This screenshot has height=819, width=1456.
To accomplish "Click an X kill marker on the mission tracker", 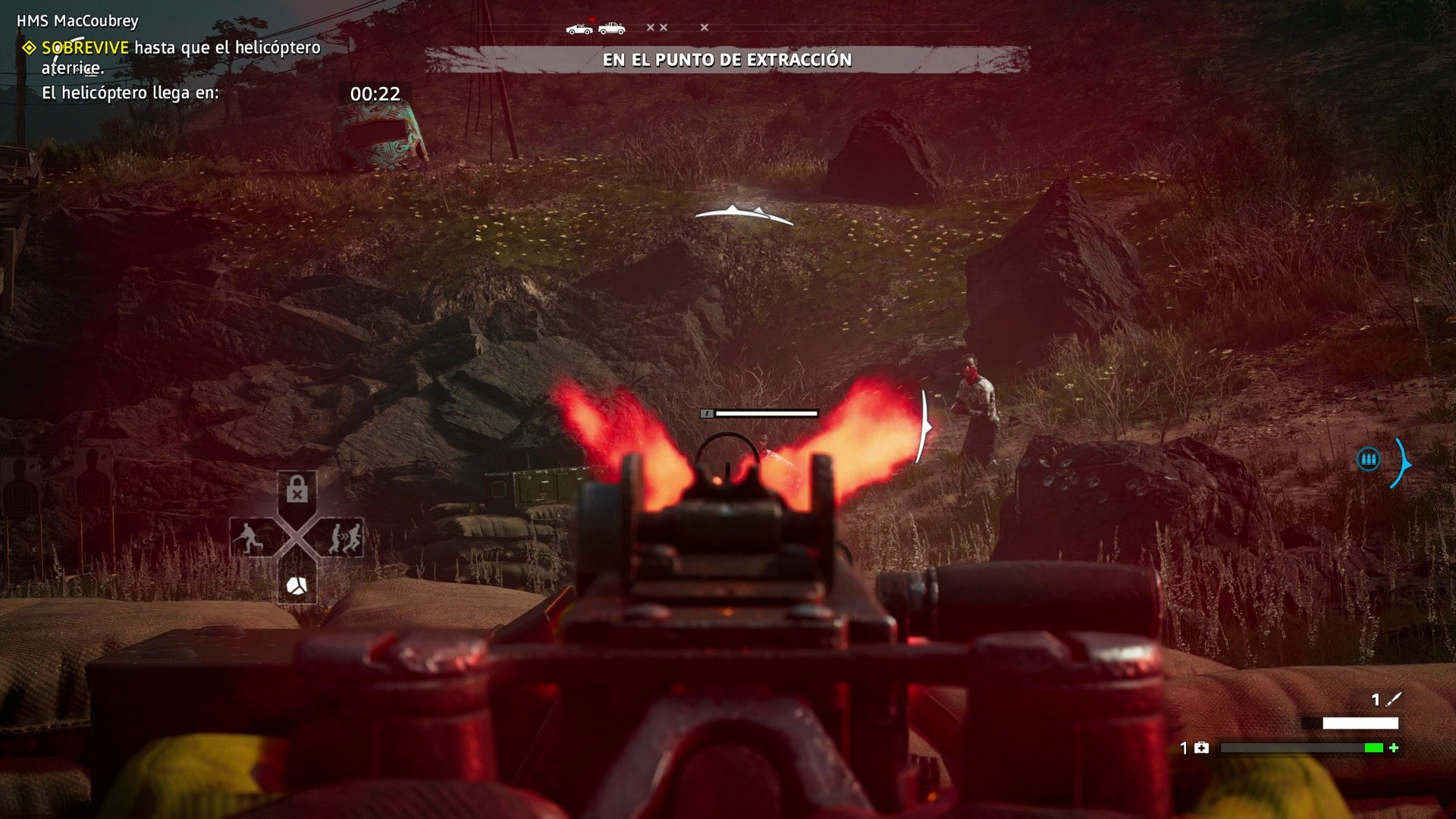I will (x=651, y=27).
